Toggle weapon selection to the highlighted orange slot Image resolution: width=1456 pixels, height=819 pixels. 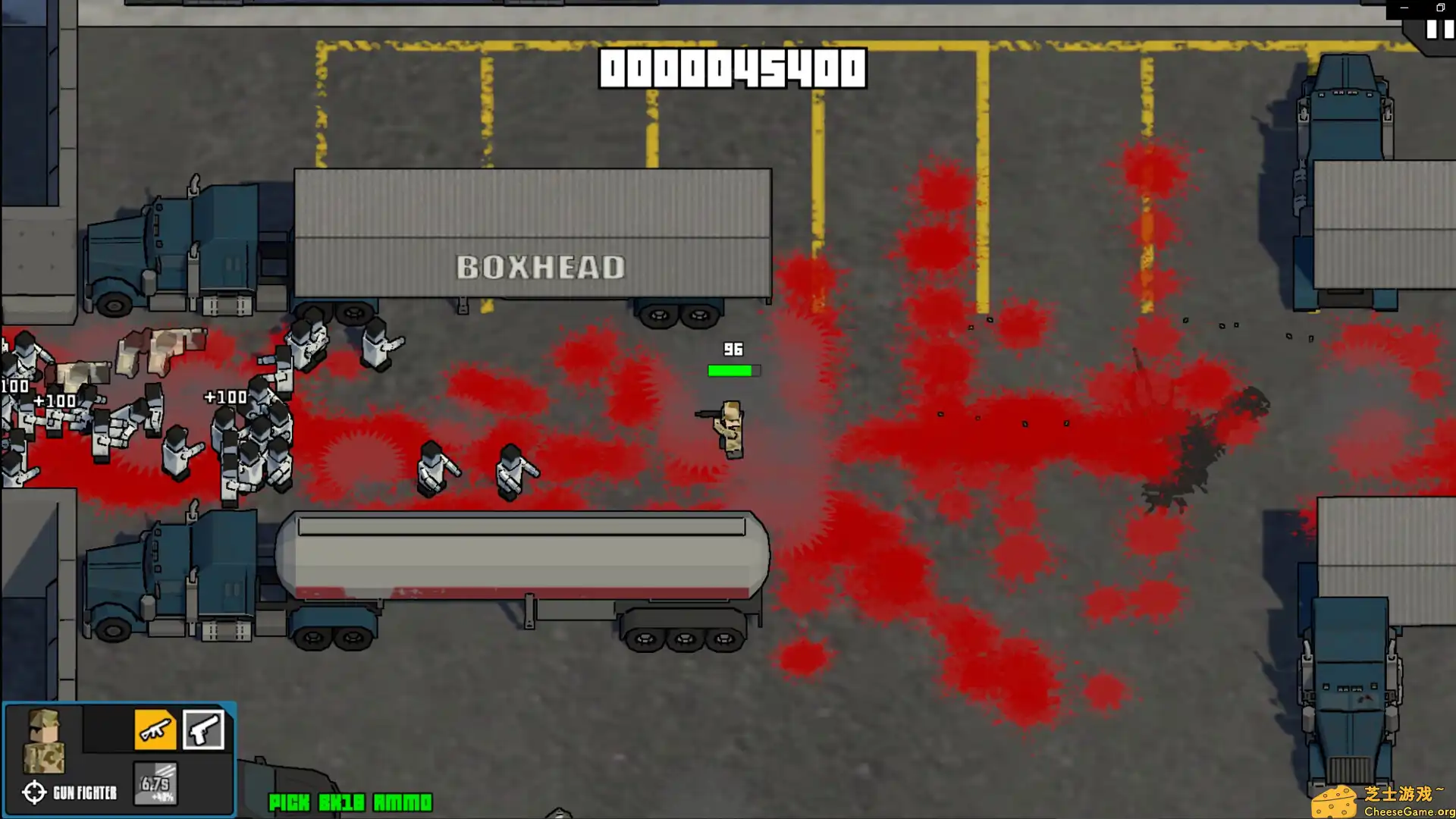tap(155, 730)
